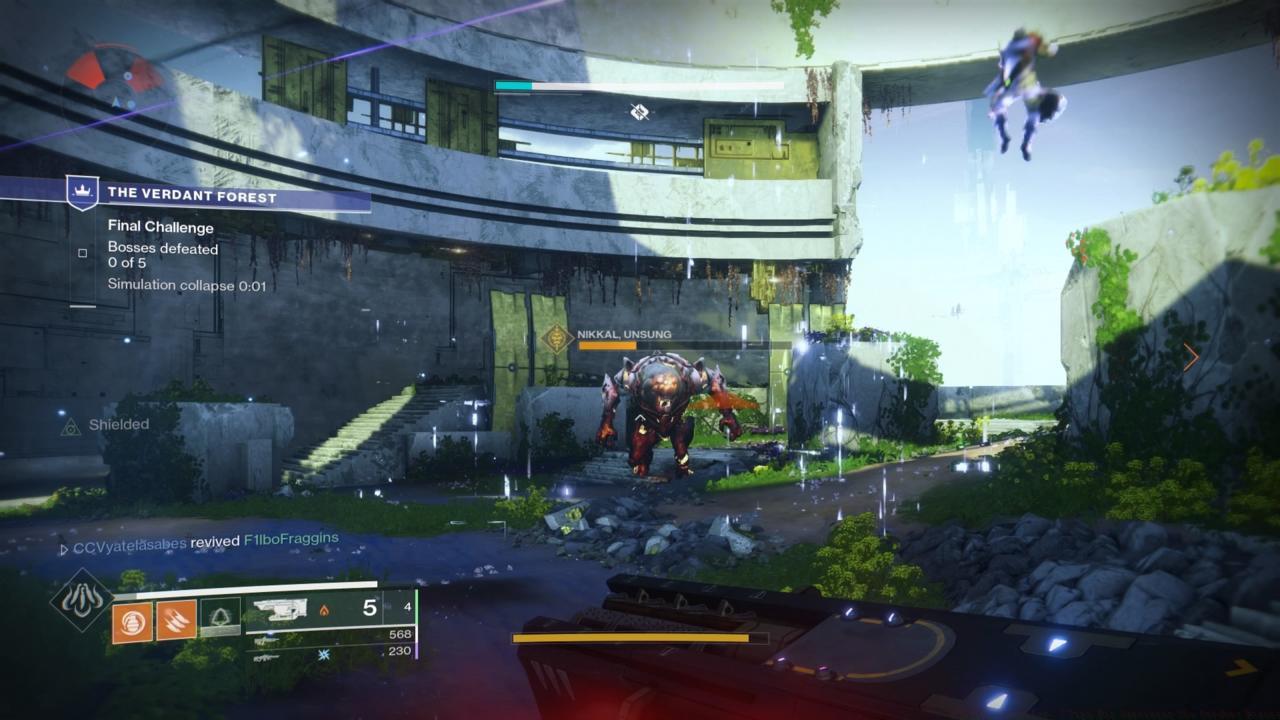
Task: Expand the orange chevron on right edge
Action: (1190, 356)
